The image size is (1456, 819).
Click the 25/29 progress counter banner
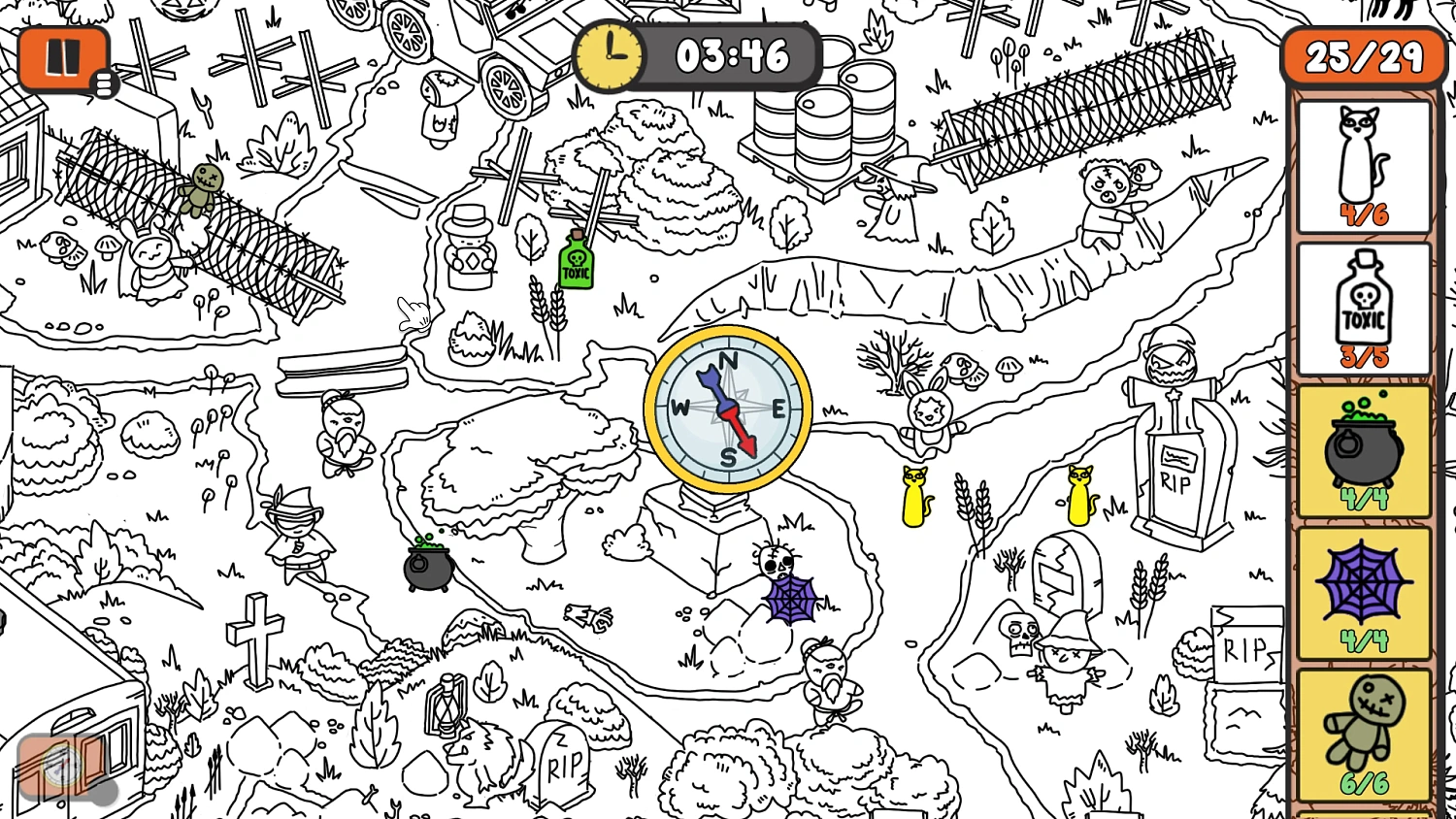pyautogui.click(x=1363, y=56)
